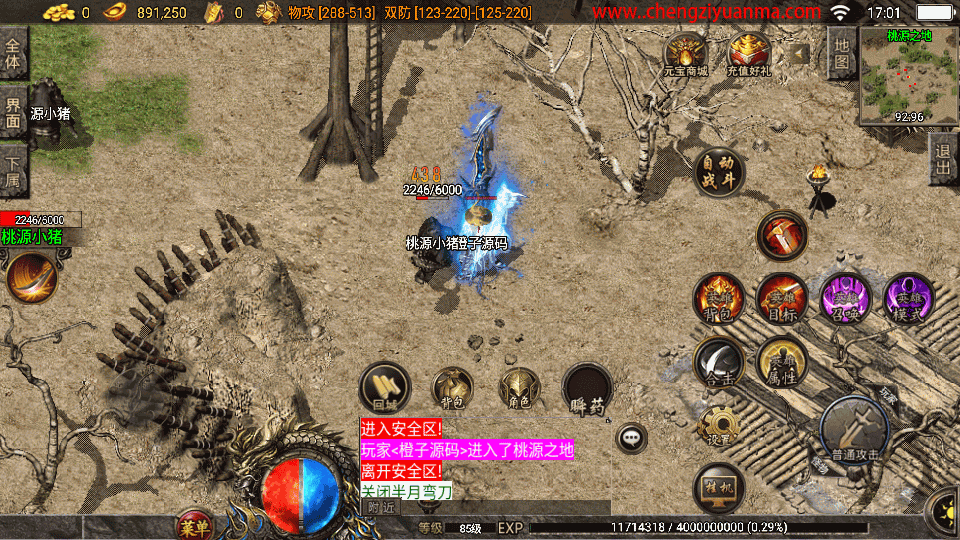Toggle 自动战斗 auto battle
This screenshot has width=960, height=540.
[x=718, y=172]
